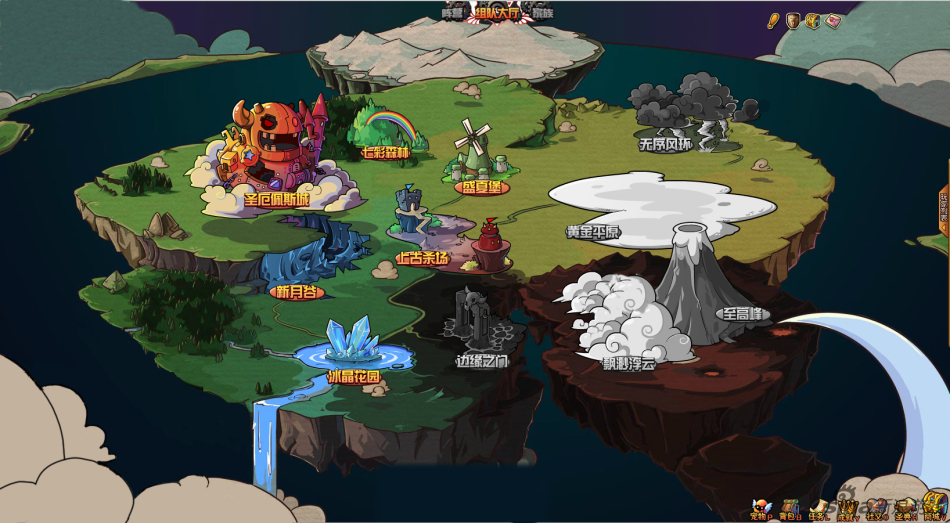Expand the orange side panel tab
The height and width of the screenshot is (523, 950).
point(944,208)
